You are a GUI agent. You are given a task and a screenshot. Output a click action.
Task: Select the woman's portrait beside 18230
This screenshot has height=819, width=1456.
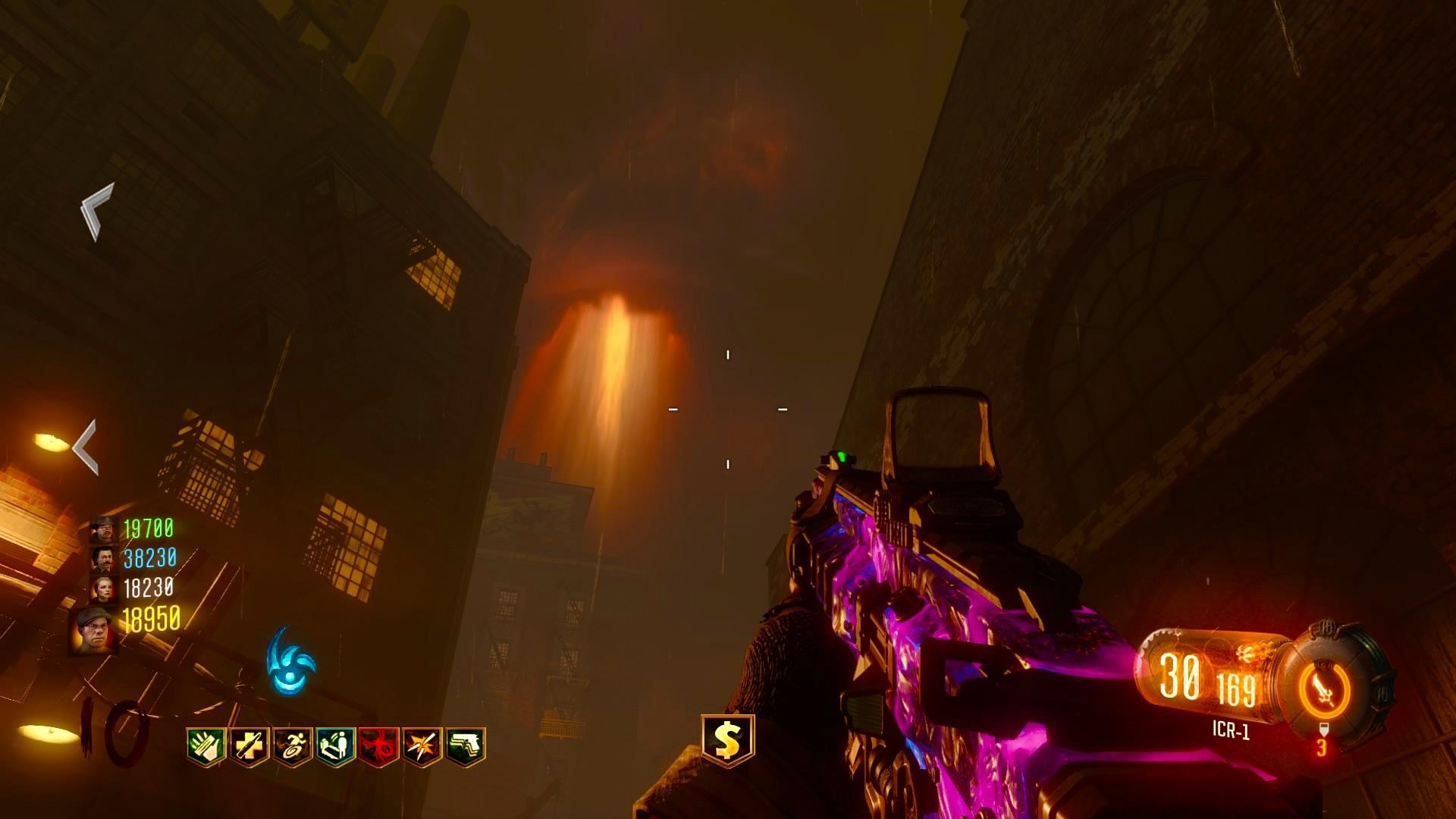(x=102, y=588)
